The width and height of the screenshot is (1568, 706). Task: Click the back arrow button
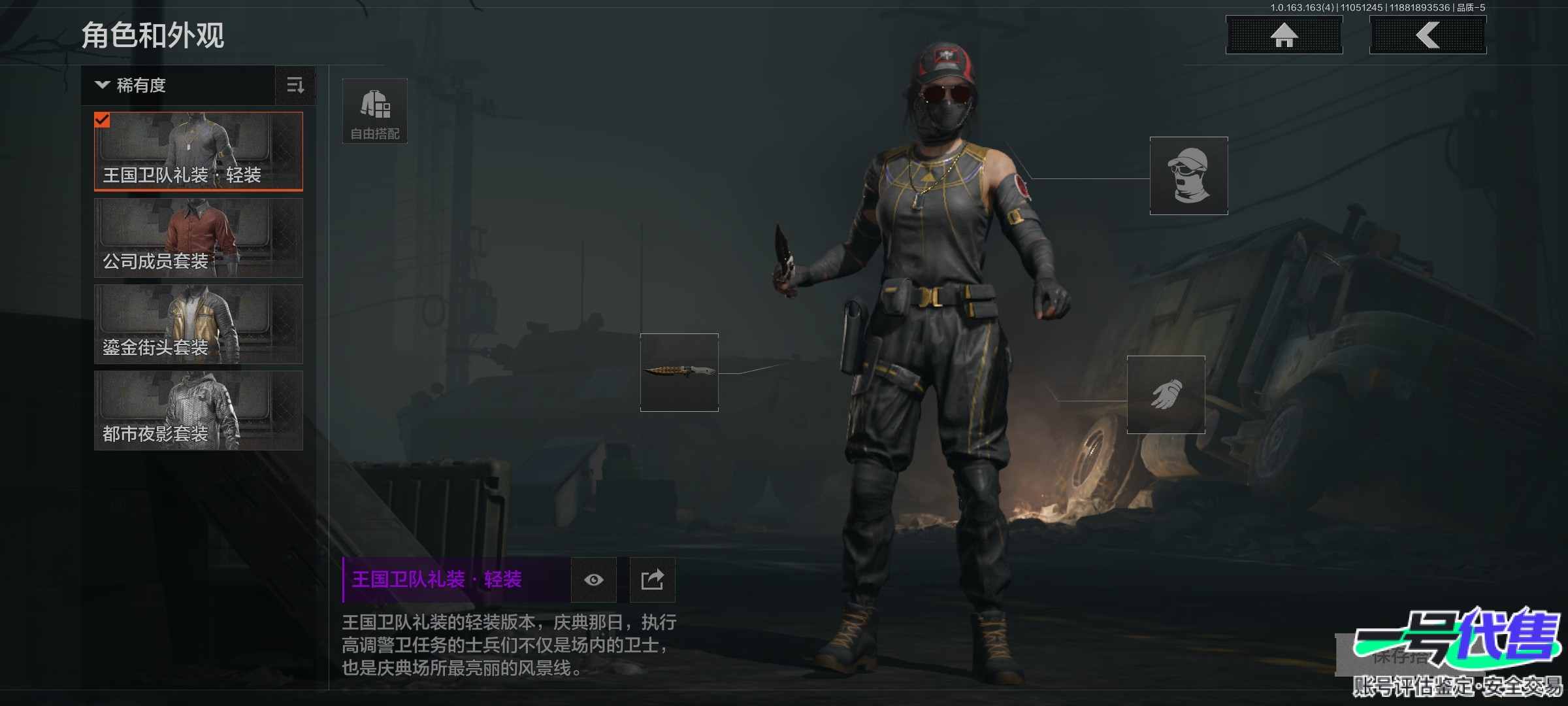coord(1428,35)
